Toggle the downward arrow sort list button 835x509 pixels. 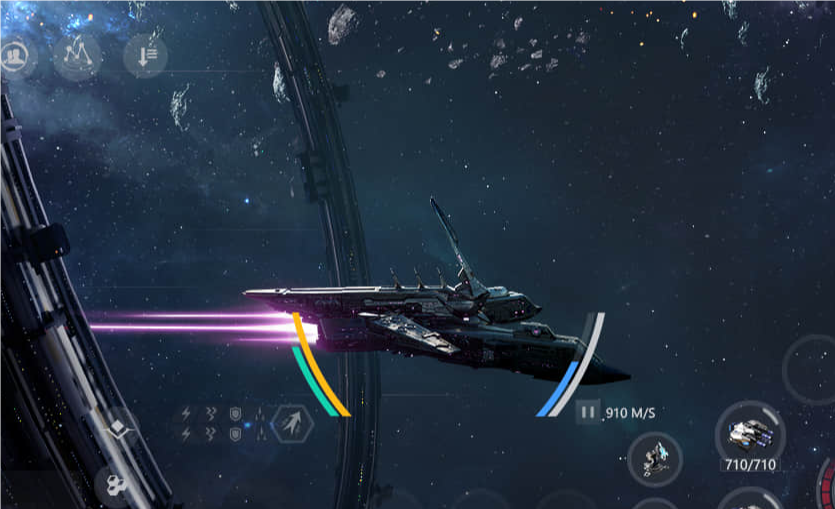[144, 57]
